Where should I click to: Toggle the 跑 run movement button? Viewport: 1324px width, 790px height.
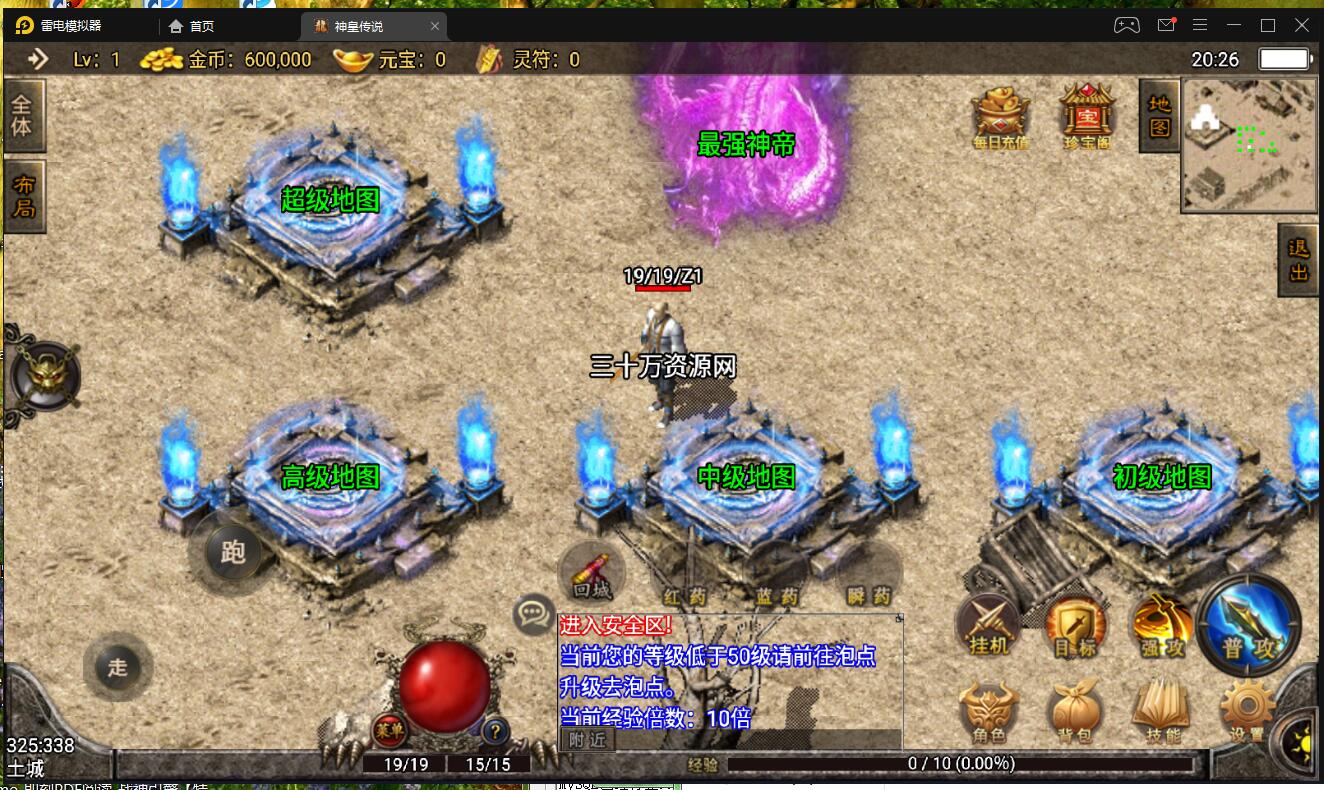(232, 552)
